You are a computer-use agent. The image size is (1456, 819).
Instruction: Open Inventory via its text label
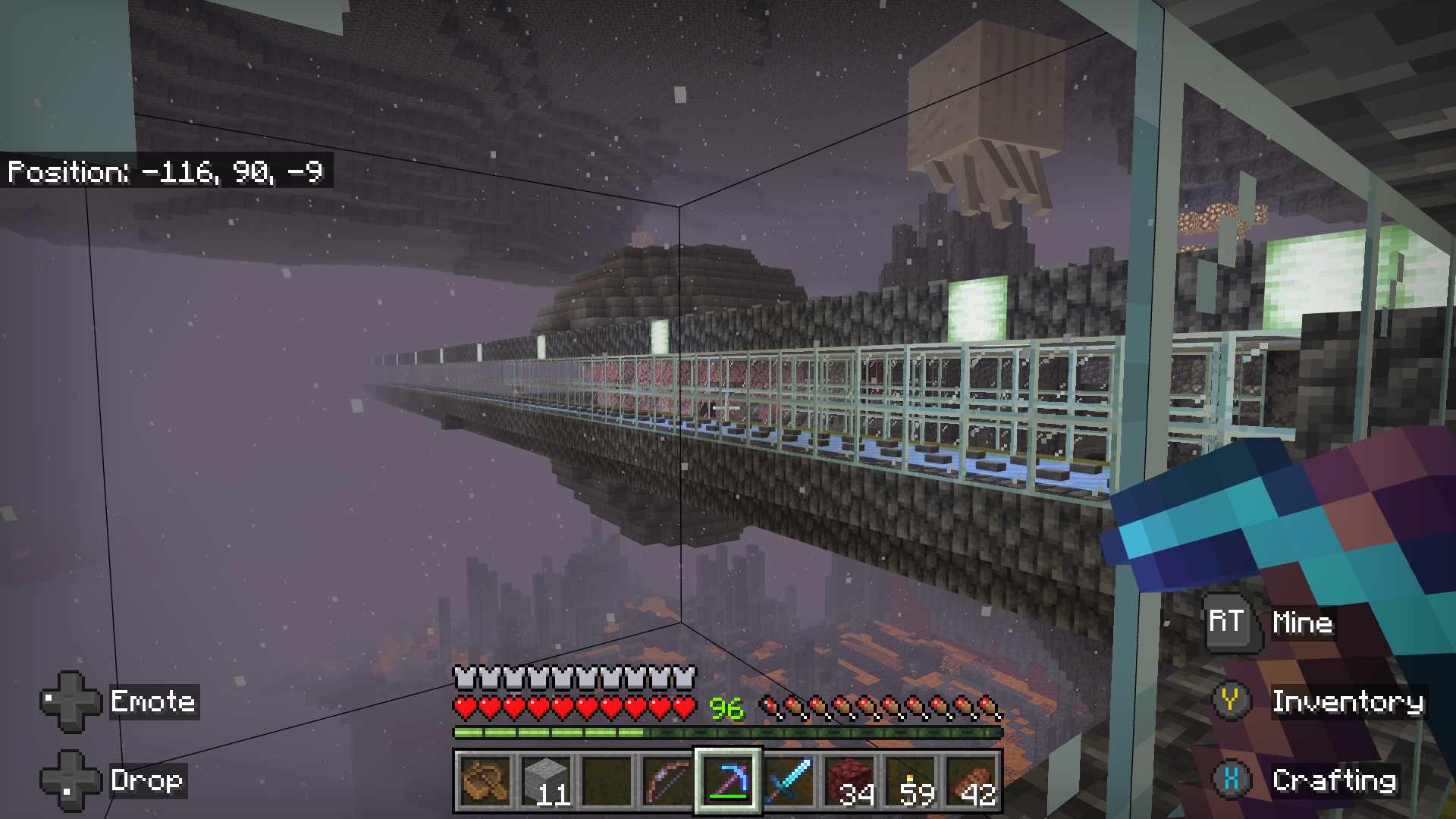(1348, 703)
